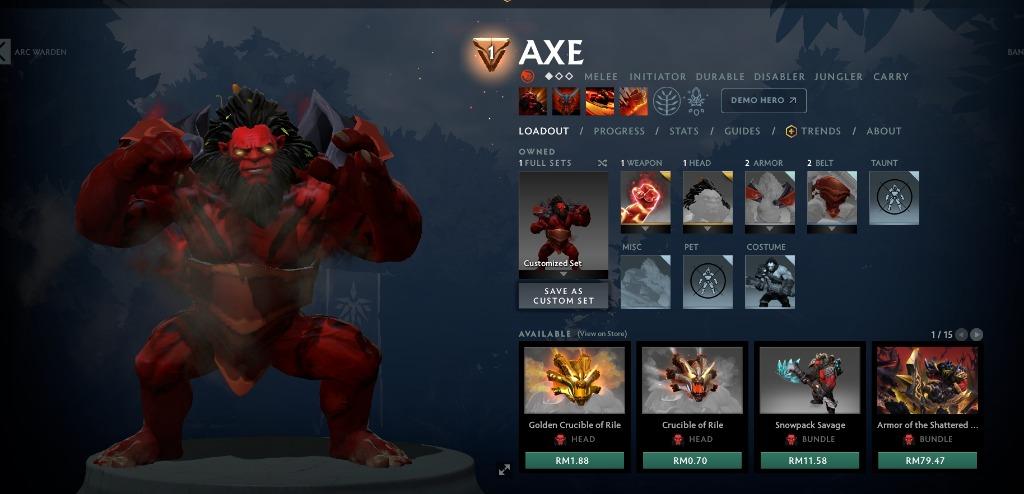Viewport: 1024px width, 494px height.
Task: Switch to the Progress tab
Action: 619,131
